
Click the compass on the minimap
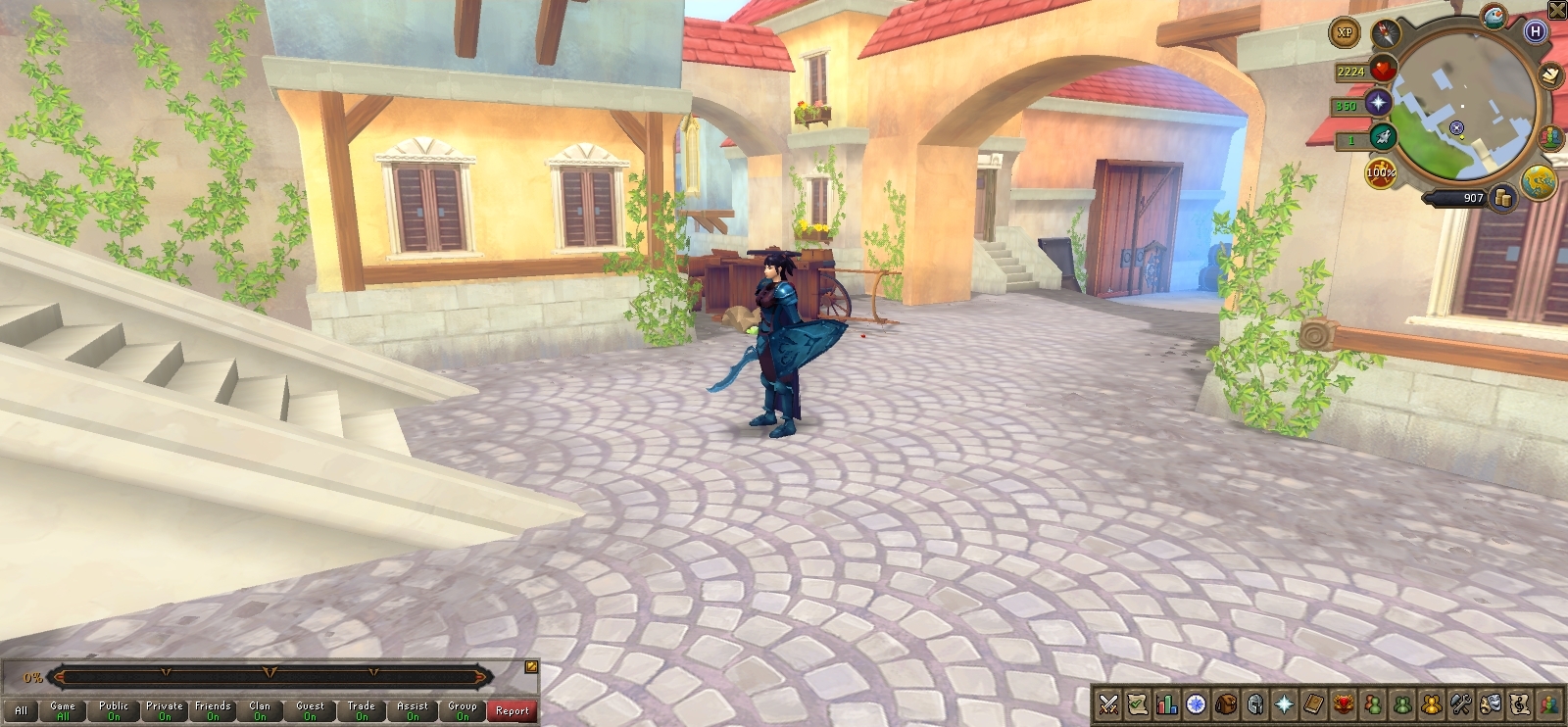tap(1386, 33)
